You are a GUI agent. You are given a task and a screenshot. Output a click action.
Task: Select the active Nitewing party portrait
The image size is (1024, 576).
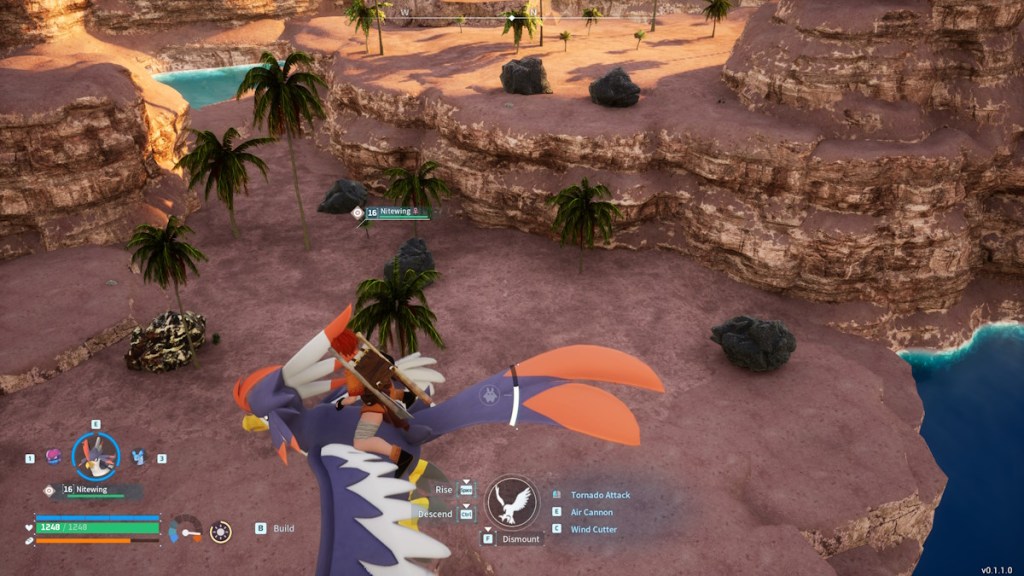click(x=96, y=456)
